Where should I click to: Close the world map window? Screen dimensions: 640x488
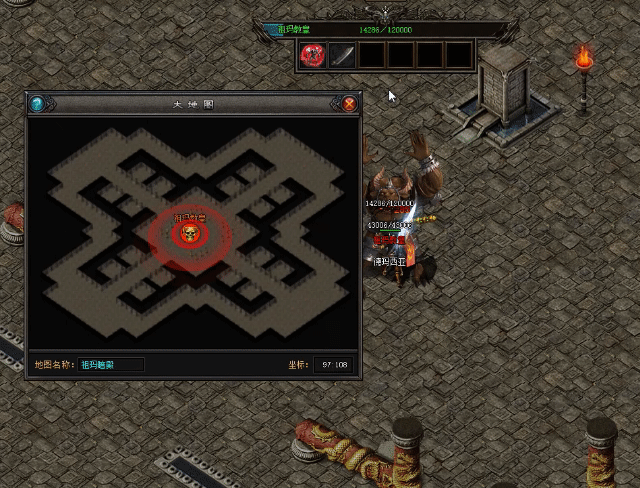349,103
